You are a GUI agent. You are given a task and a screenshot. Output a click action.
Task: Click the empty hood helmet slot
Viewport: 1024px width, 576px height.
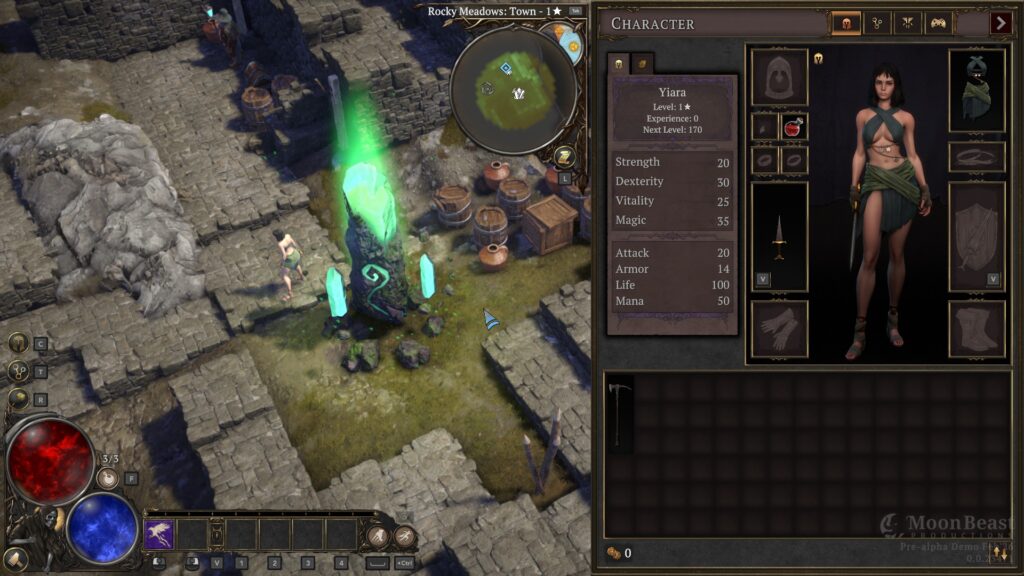tap(779, 77)
